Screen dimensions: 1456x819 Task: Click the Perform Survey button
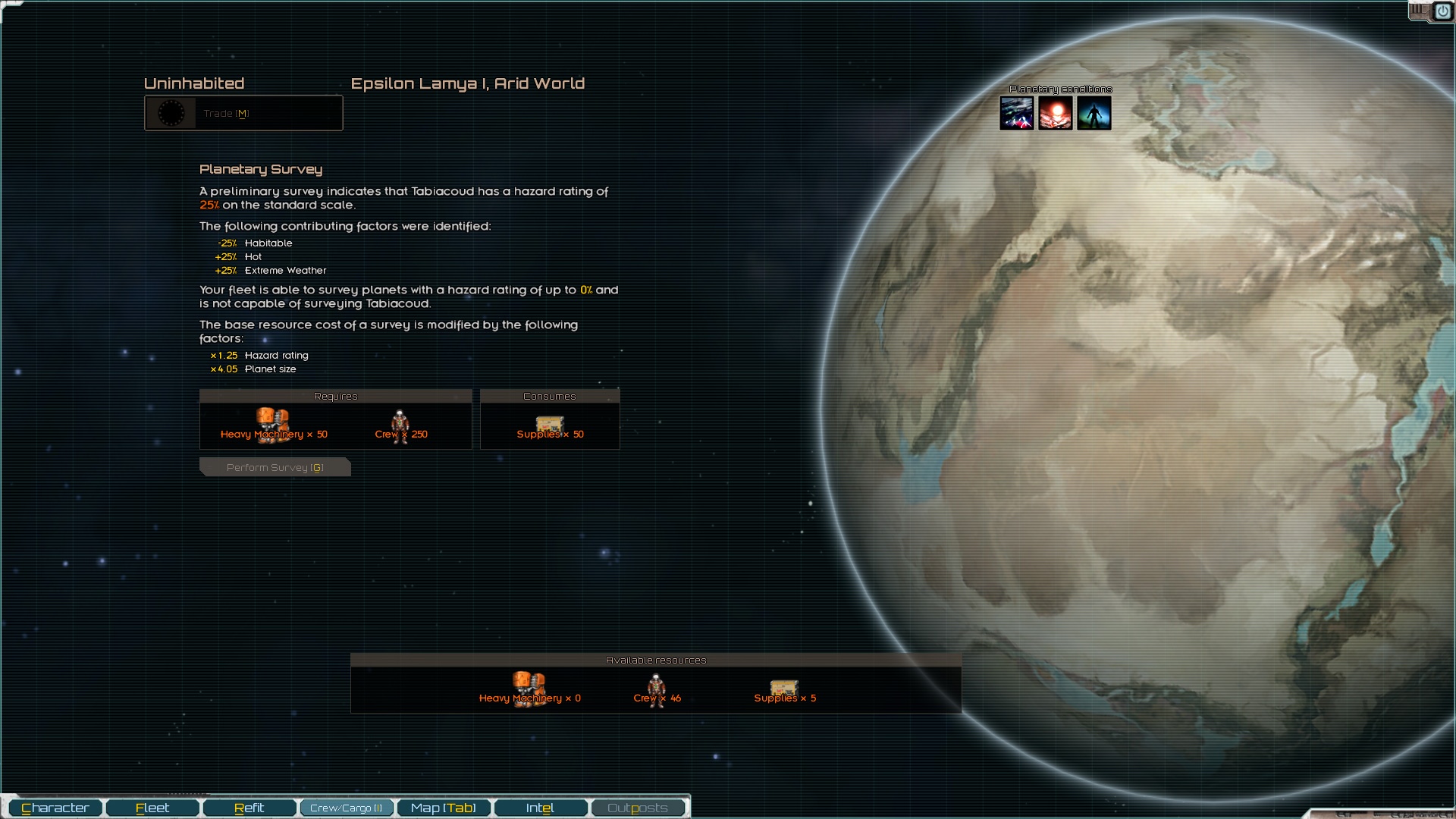275,467
